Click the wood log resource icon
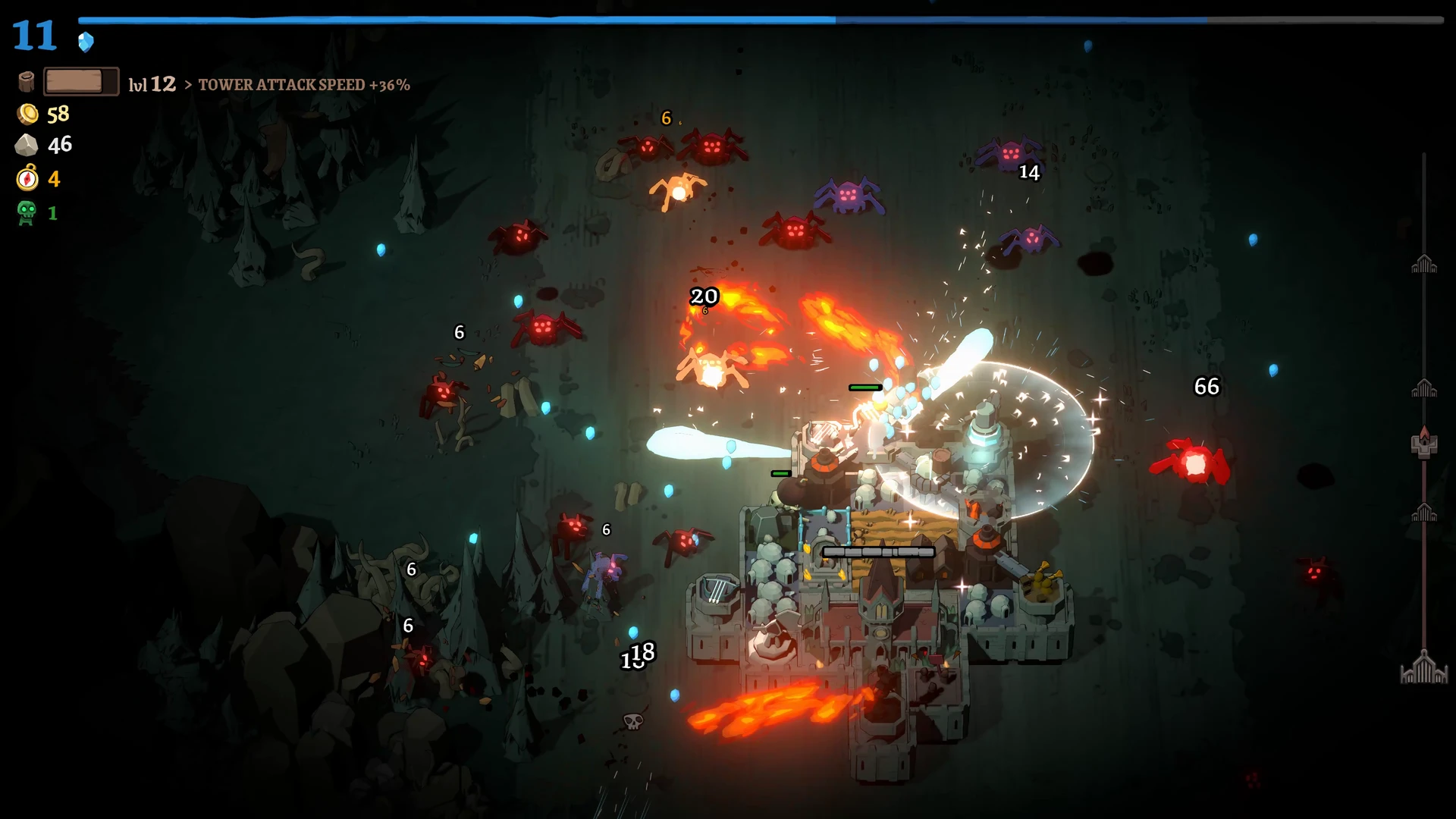Image resolution: width=1456 pixels, height=819 pixels. point(27,82)
